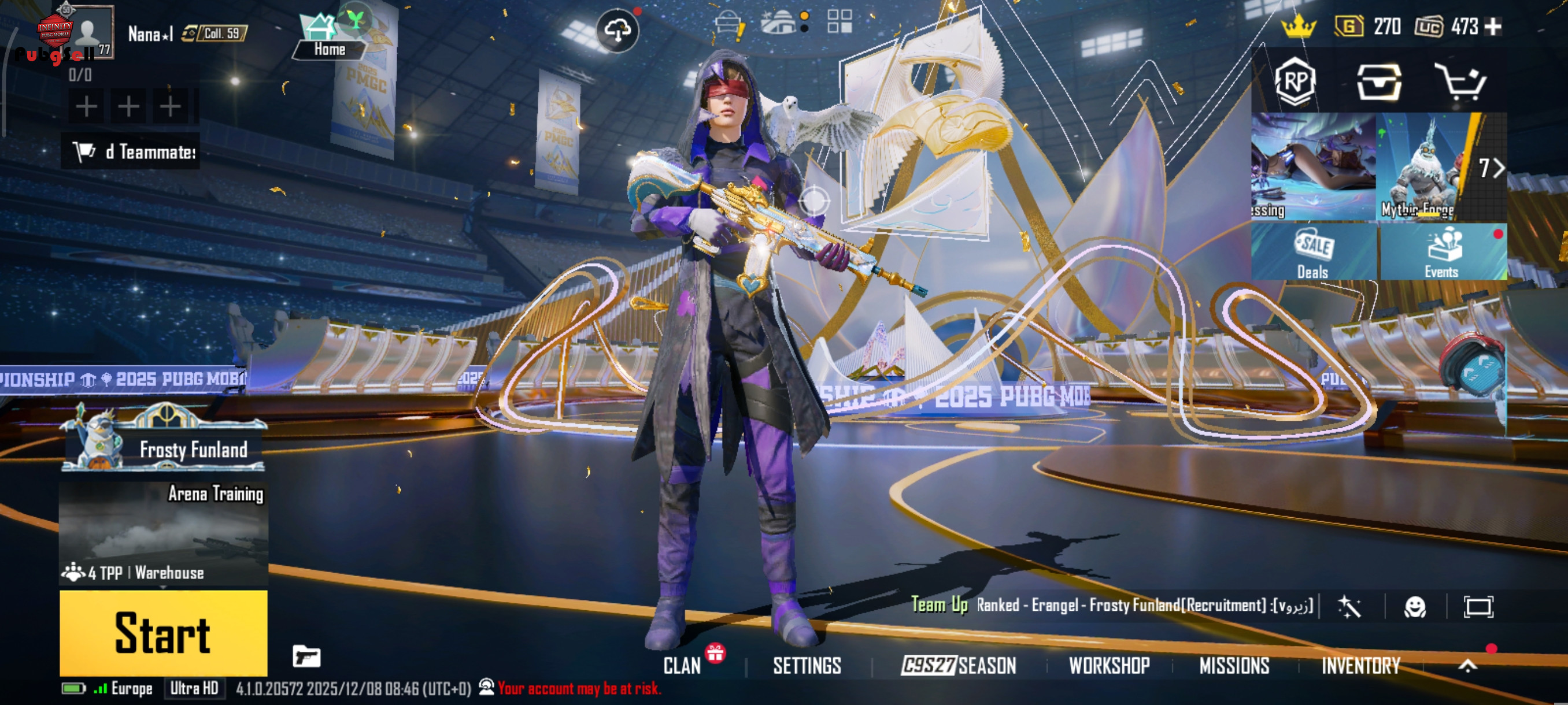Open the Events panel
This screenshot has height=705, width=1568.
pos(1441,253)
